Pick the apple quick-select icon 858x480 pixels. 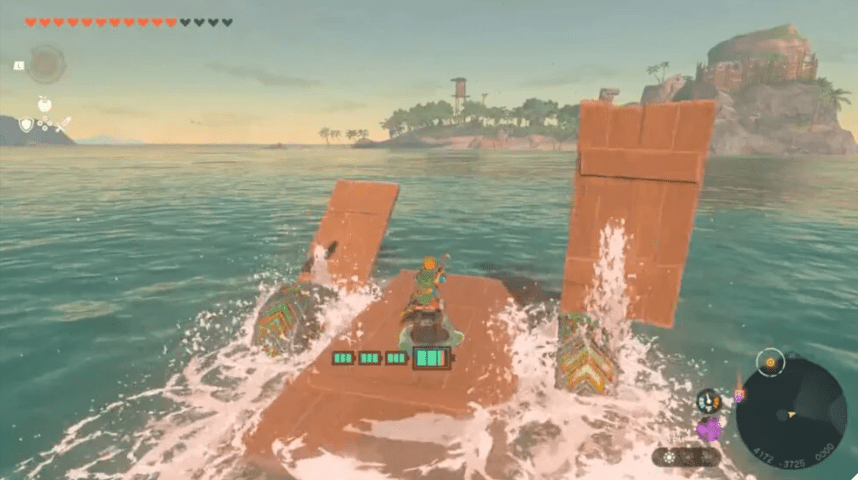pos(45,104)
